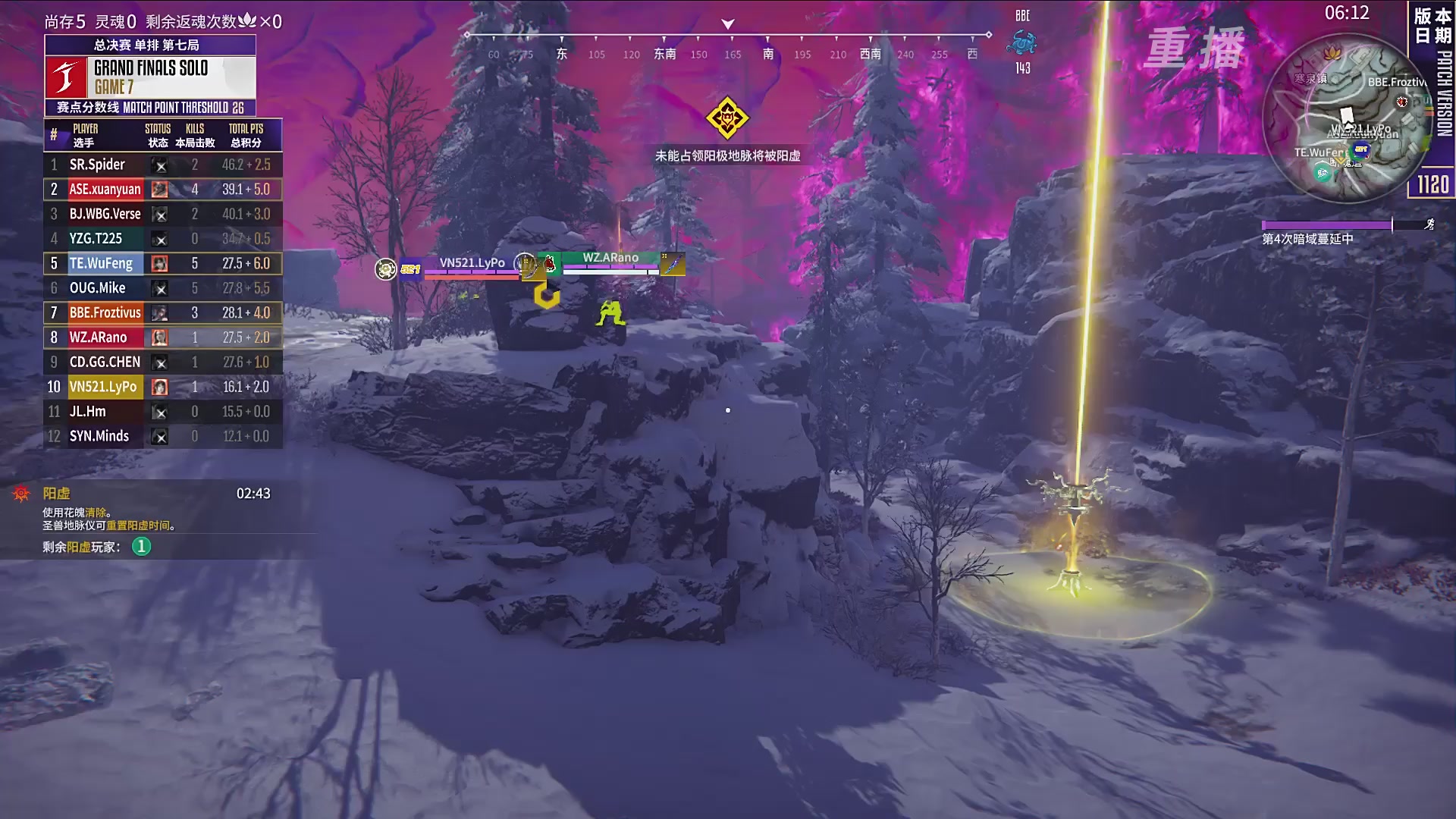Select the WZ.ARano floating nameplate
This screenshot has height=819, width=1456.
pyautogui.click(x=610, y=259)
